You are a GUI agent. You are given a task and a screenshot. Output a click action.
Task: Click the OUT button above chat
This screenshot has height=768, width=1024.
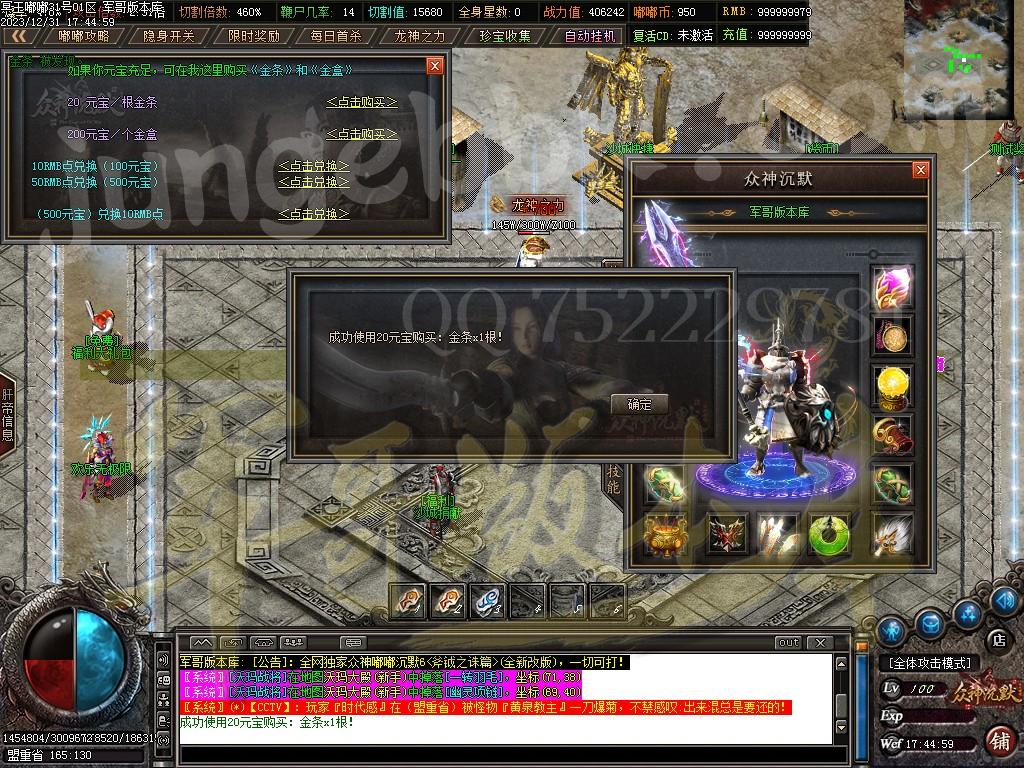click(789, 642)
